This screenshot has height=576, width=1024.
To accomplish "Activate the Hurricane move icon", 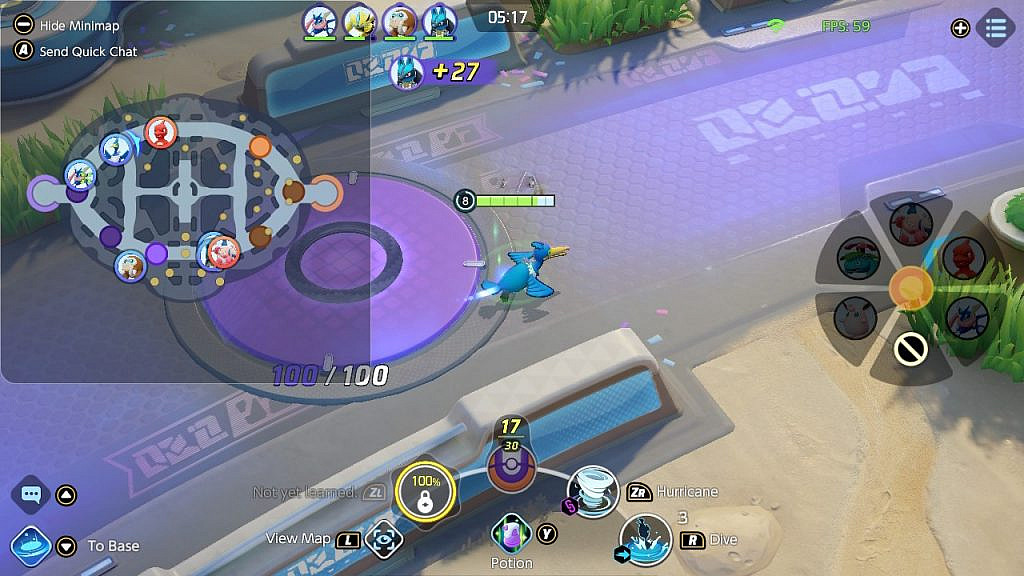I will (x=592, y=491).
